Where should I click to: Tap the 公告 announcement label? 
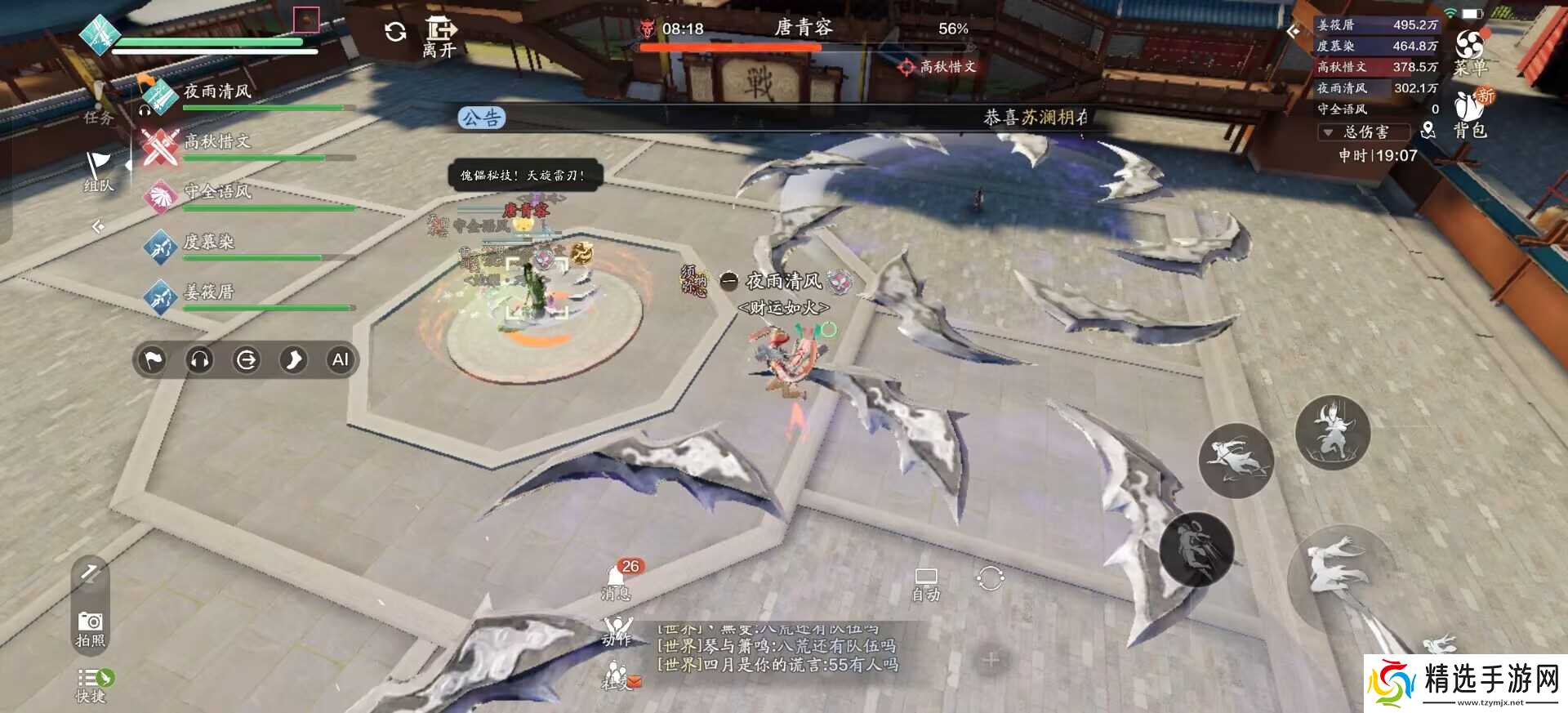pos(483,117)
